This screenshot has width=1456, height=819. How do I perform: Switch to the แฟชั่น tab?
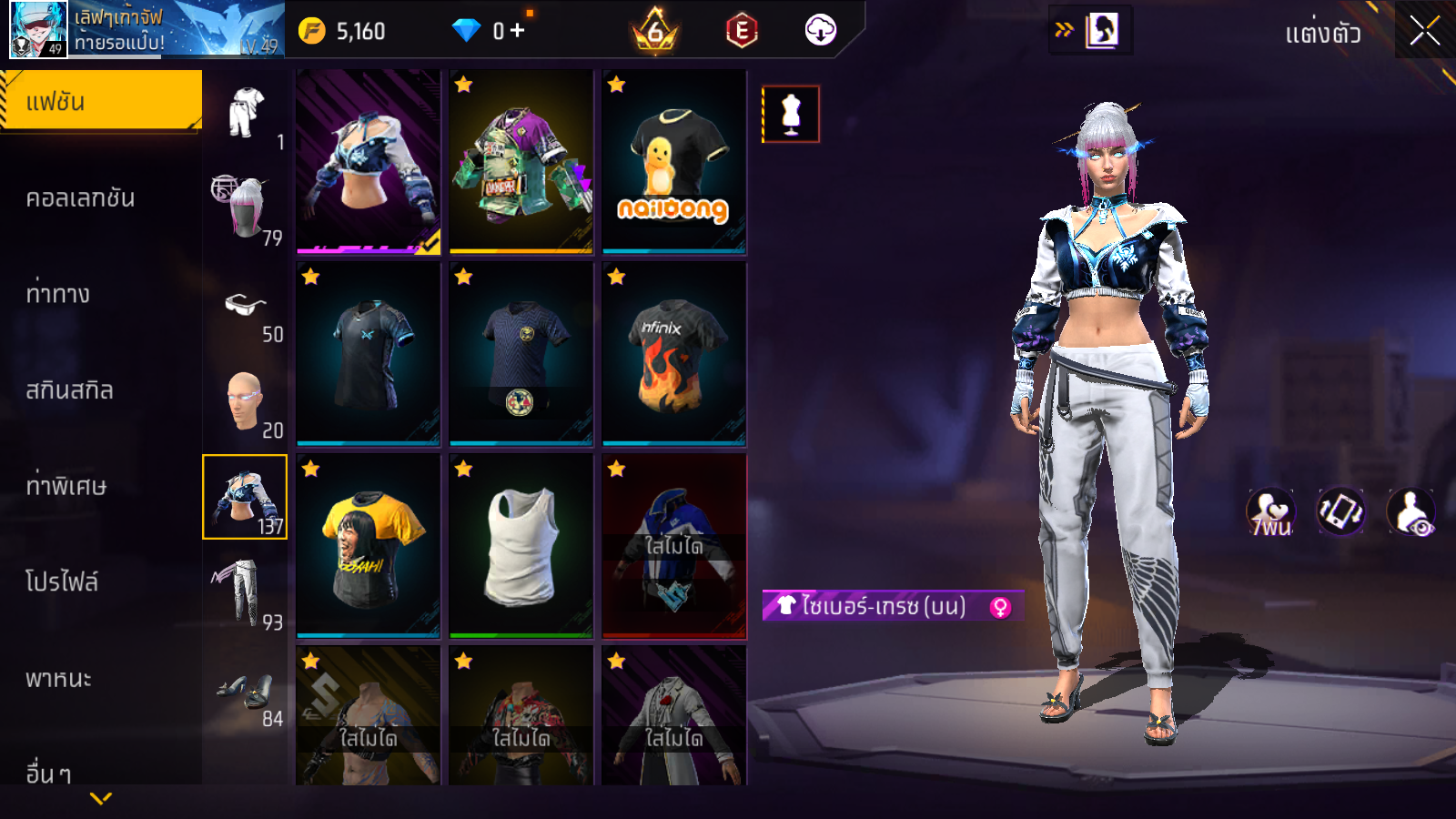pos(101,101)
